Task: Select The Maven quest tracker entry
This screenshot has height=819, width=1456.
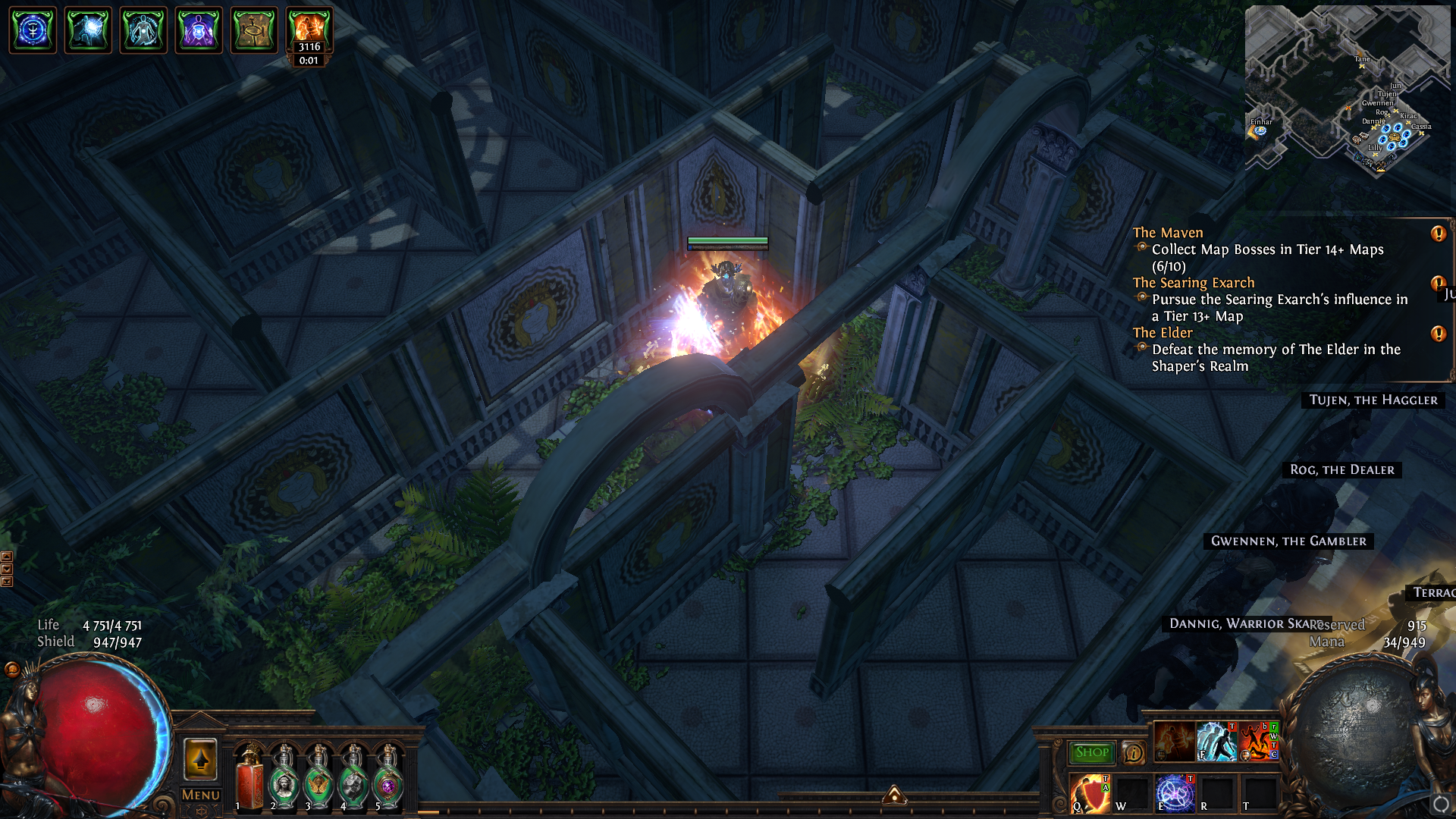Action: [1168, 233]
